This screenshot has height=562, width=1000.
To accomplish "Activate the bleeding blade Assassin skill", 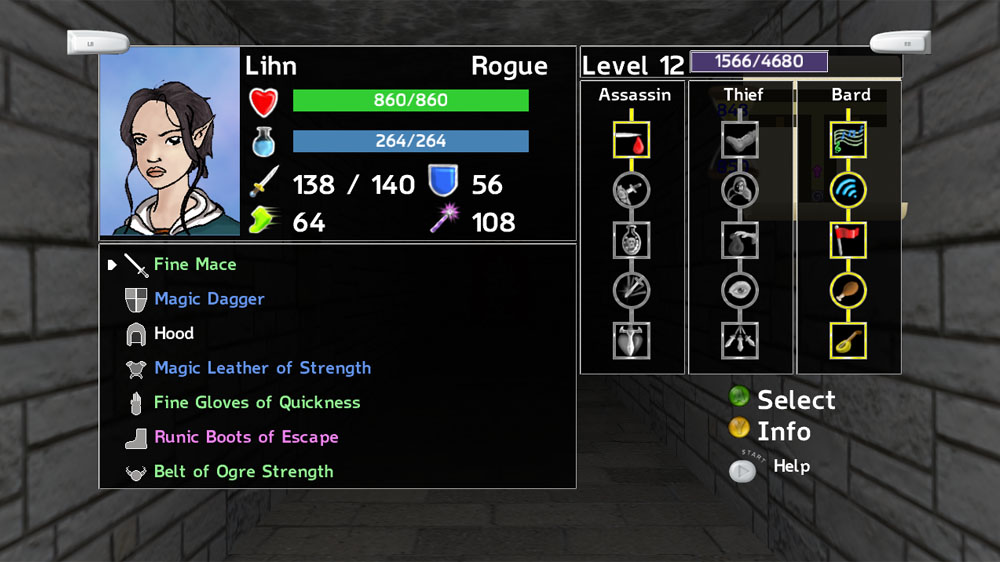I will coord(632,140).
